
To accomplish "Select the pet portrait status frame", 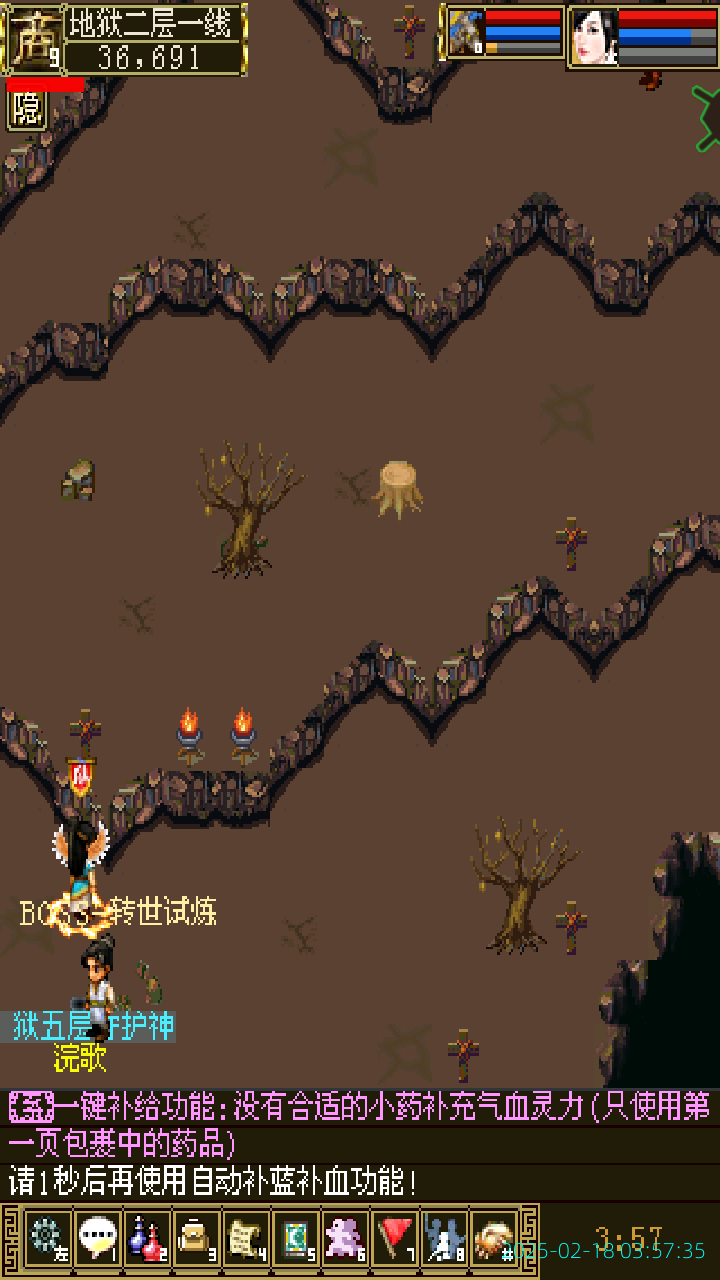I will pyautogui.click(x=505, y=34).
